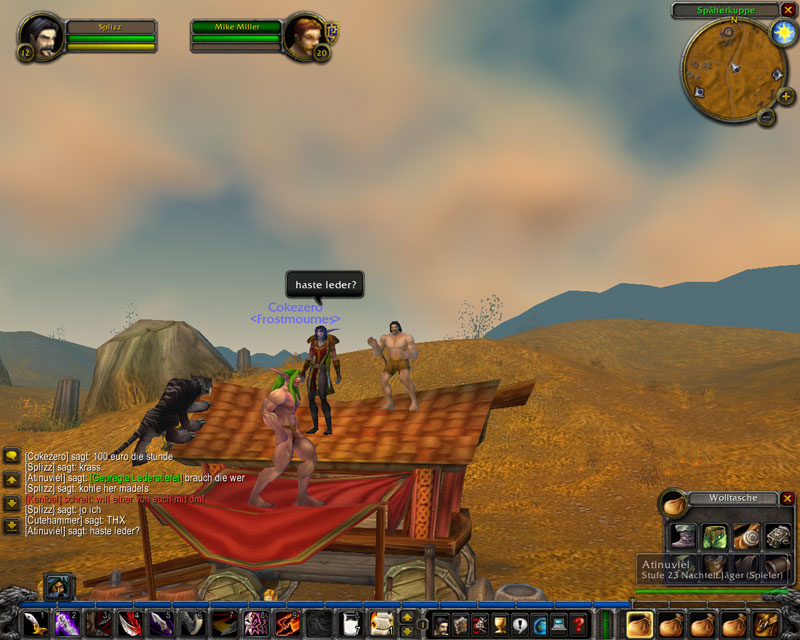This screenshot has height=640, width=800.
Task: Select the boot item in Wolltasche
Action: 684,536
